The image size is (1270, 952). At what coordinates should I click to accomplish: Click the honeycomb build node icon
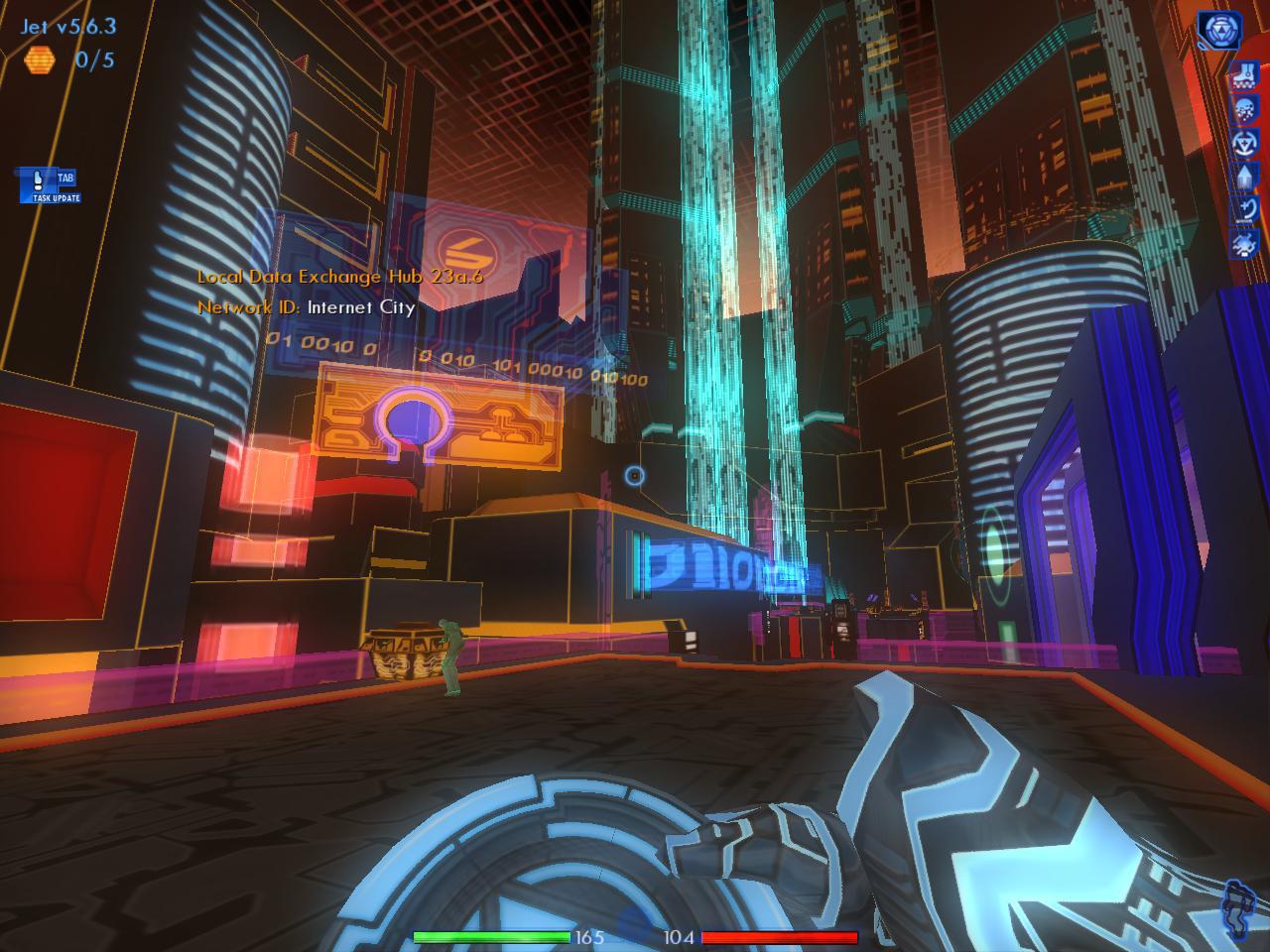pos(40,67)
